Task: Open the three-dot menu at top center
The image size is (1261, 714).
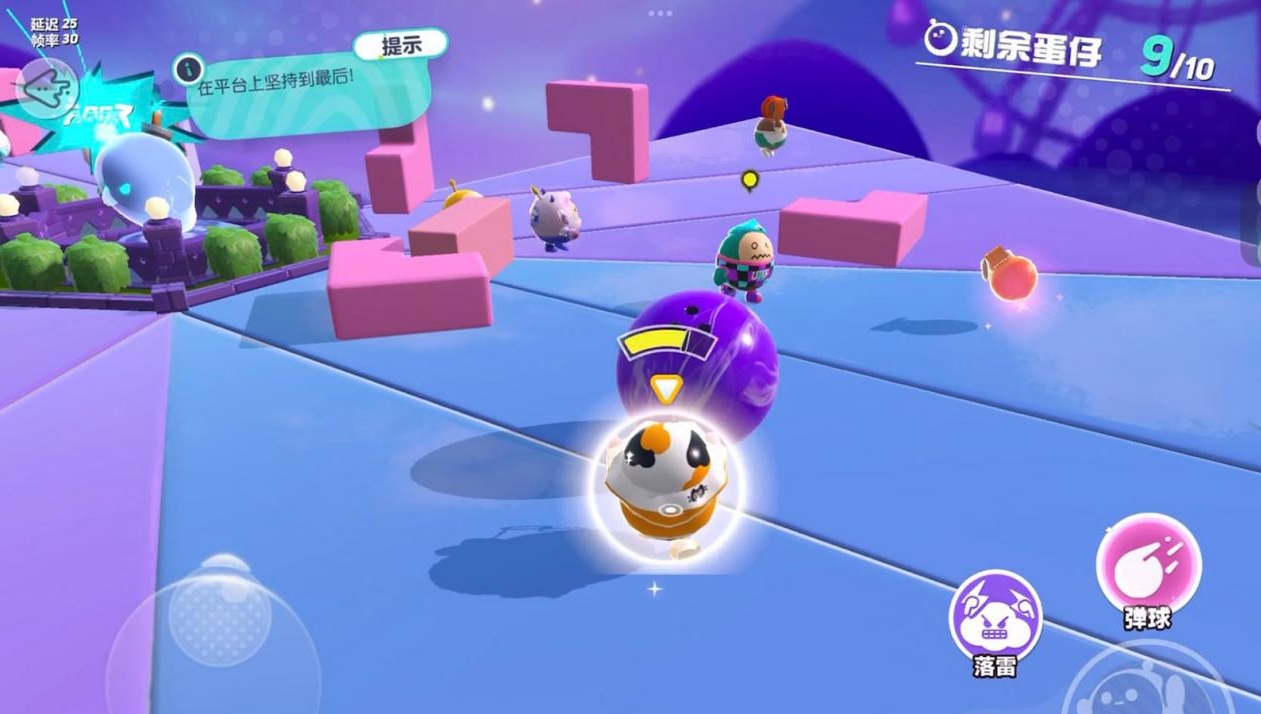Action: pos(660,13)
